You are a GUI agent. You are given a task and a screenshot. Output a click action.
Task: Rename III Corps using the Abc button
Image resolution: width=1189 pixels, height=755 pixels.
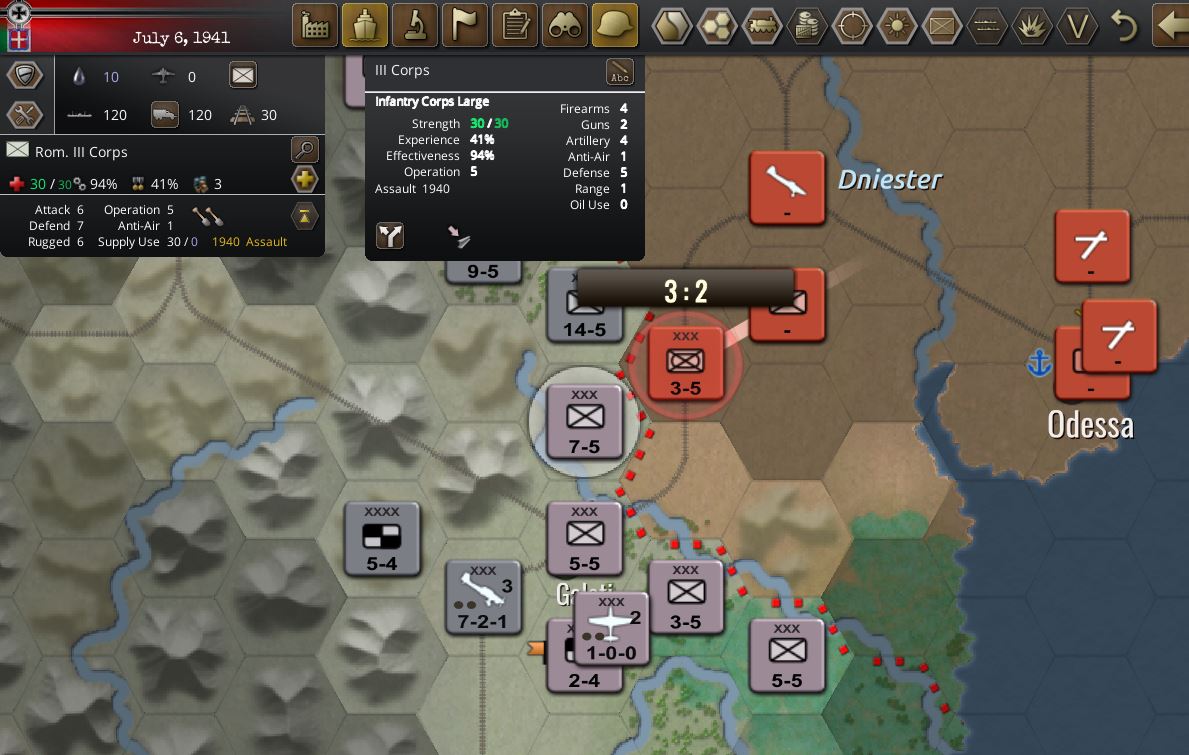pos(620,72)
